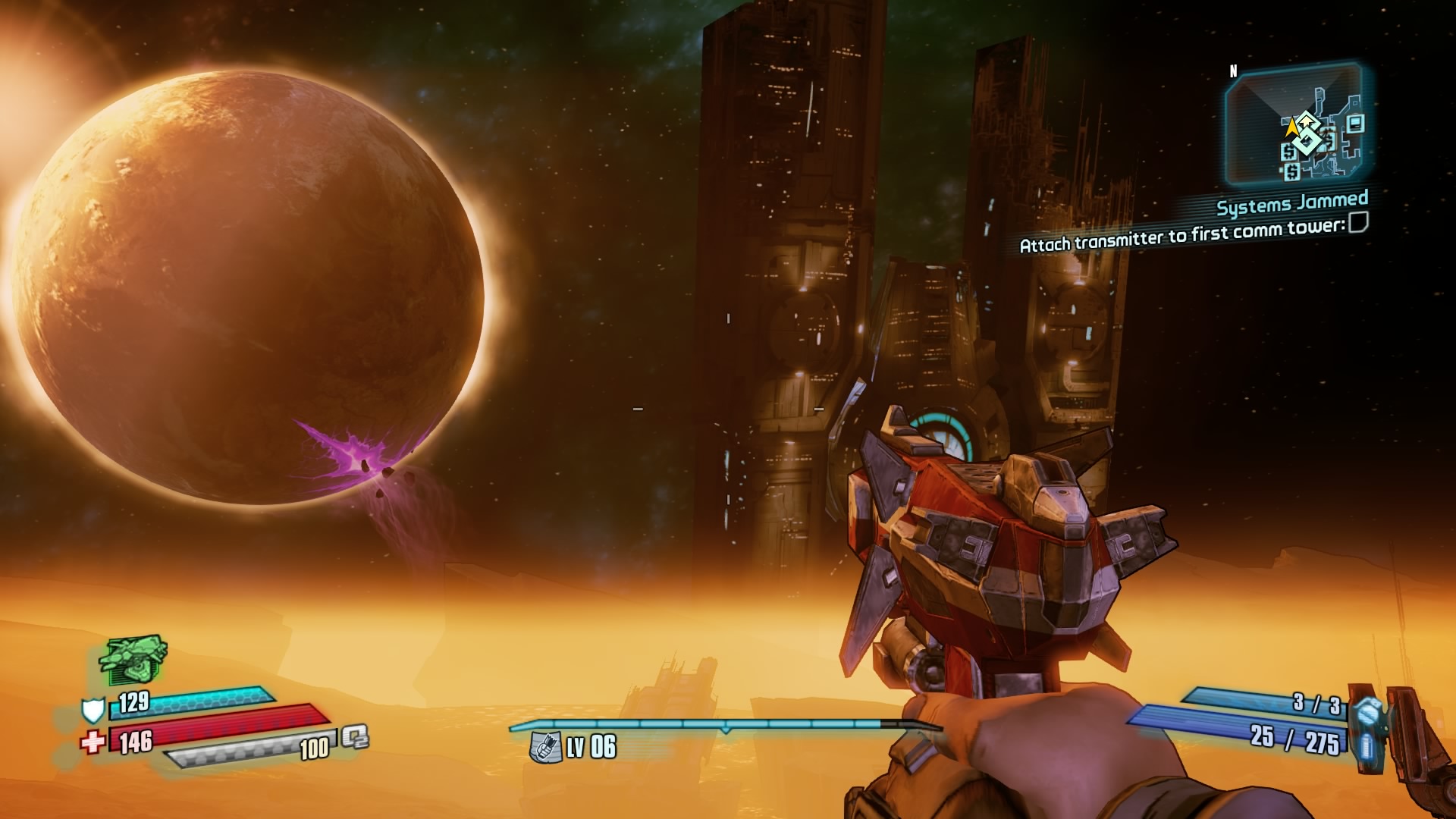Click the level 06 class badge
The height and width of the screenshot is (819, 1456).
tap(545, 747)
